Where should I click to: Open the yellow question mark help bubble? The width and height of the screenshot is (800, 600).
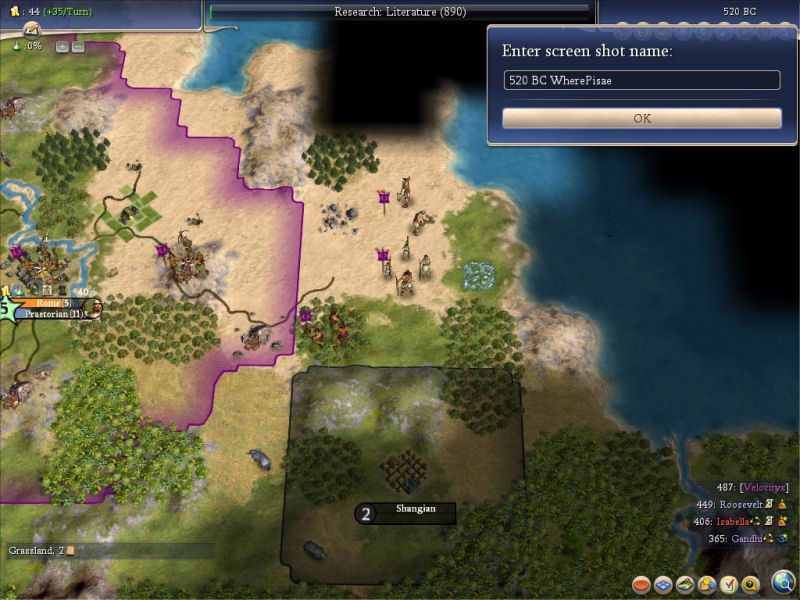pyautogui.click(x=751, y=584)
